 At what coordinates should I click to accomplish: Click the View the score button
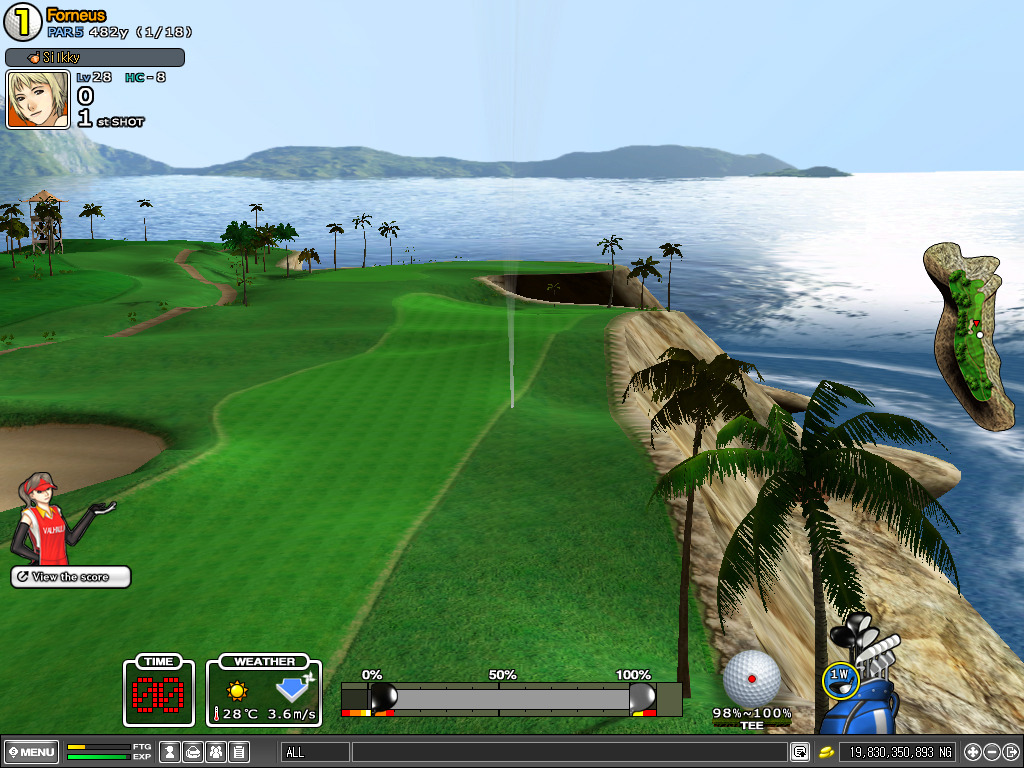[70, 577]
